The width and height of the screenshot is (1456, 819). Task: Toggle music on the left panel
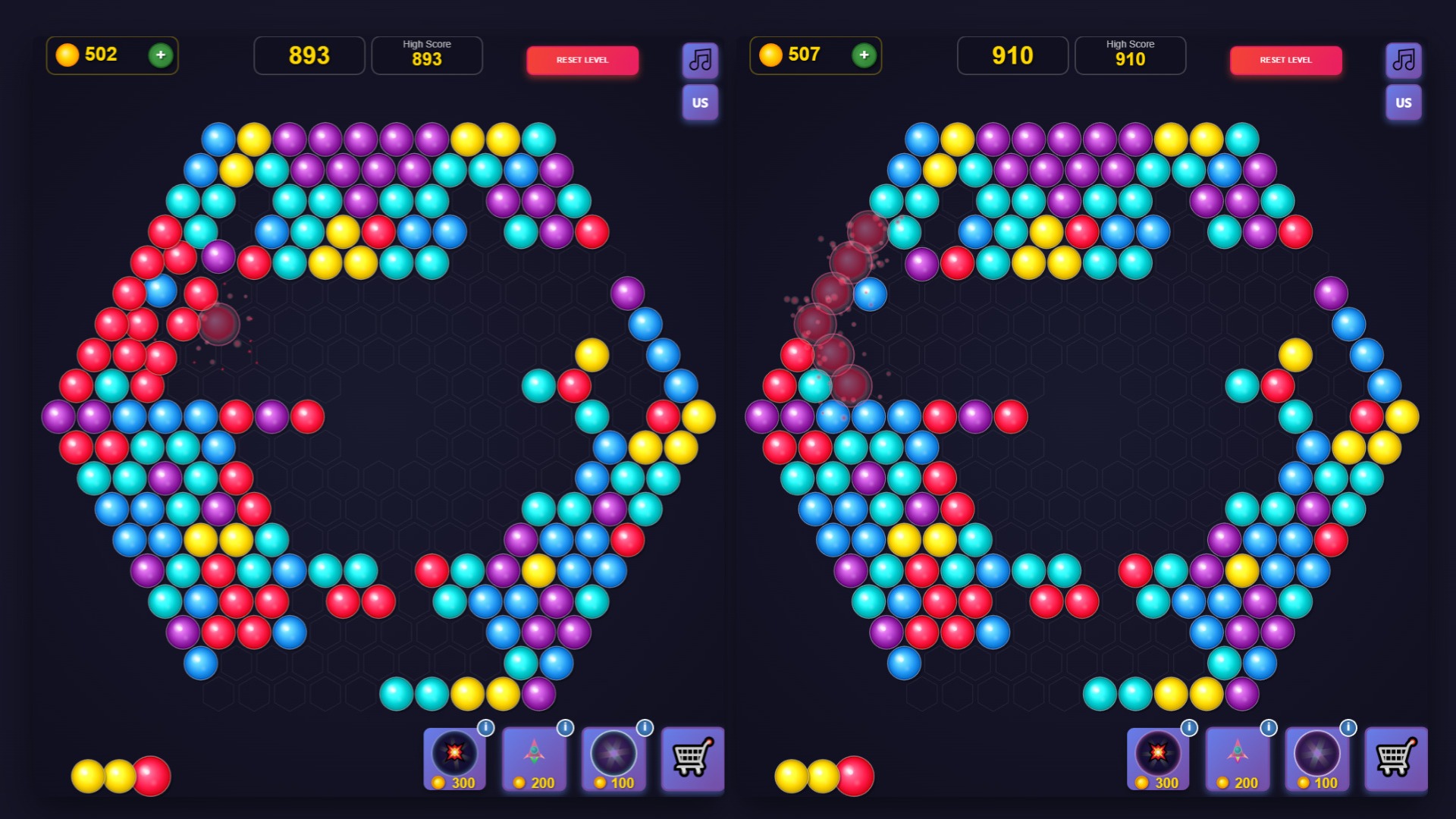pos(699,60)
